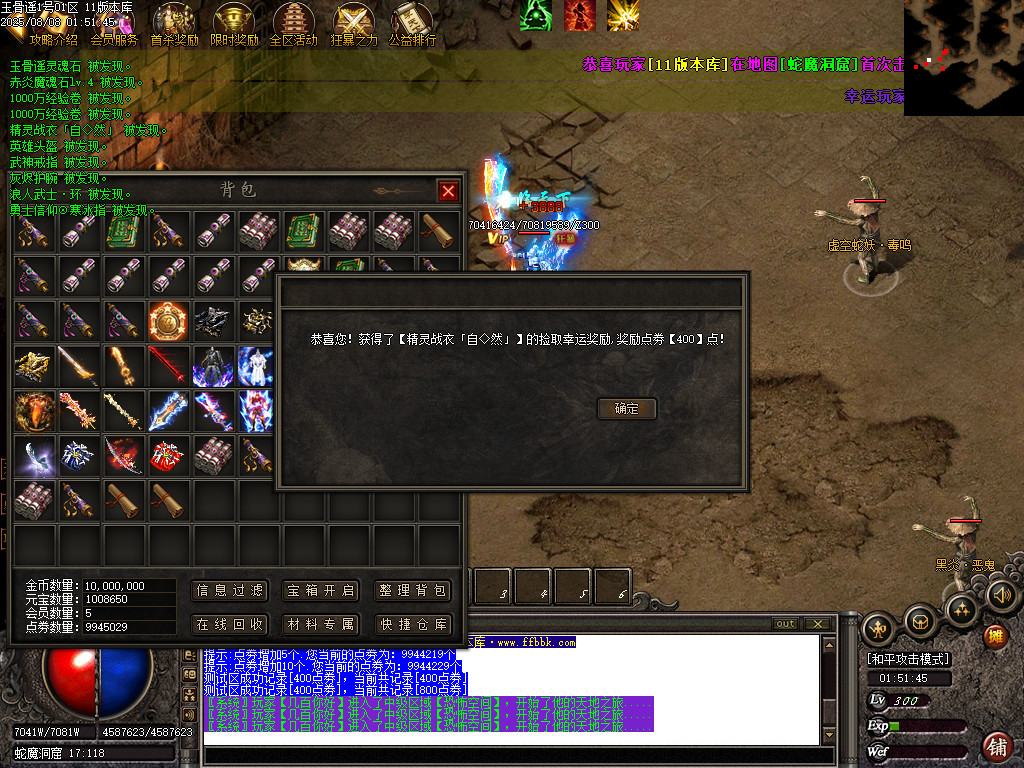Open the 首杀奖励 first-kill rewards
This screenshot has height=768, width=1024.
tap(174, 24)
